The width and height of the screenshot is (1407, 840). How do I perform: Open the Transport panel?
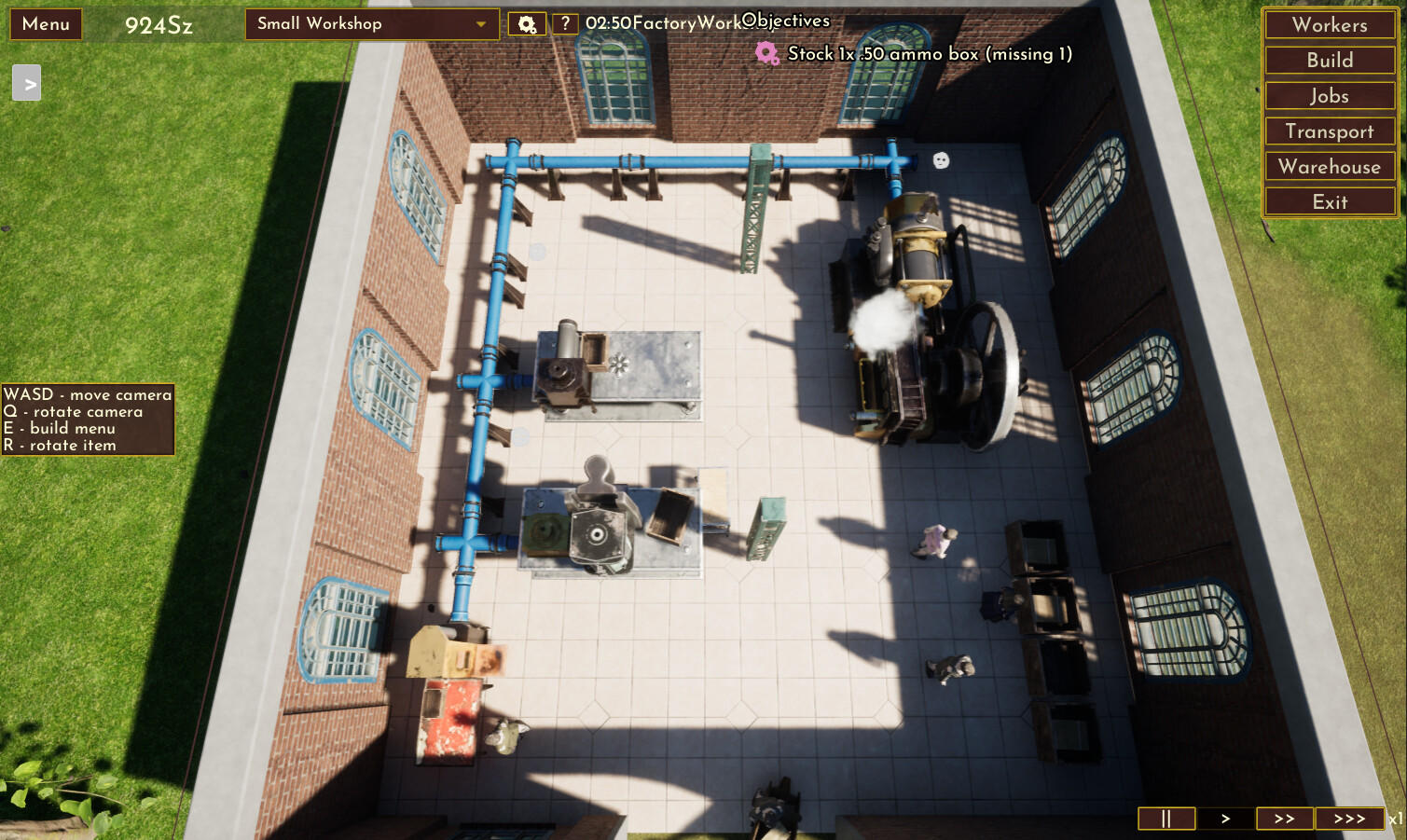[x=1329, y=131]
